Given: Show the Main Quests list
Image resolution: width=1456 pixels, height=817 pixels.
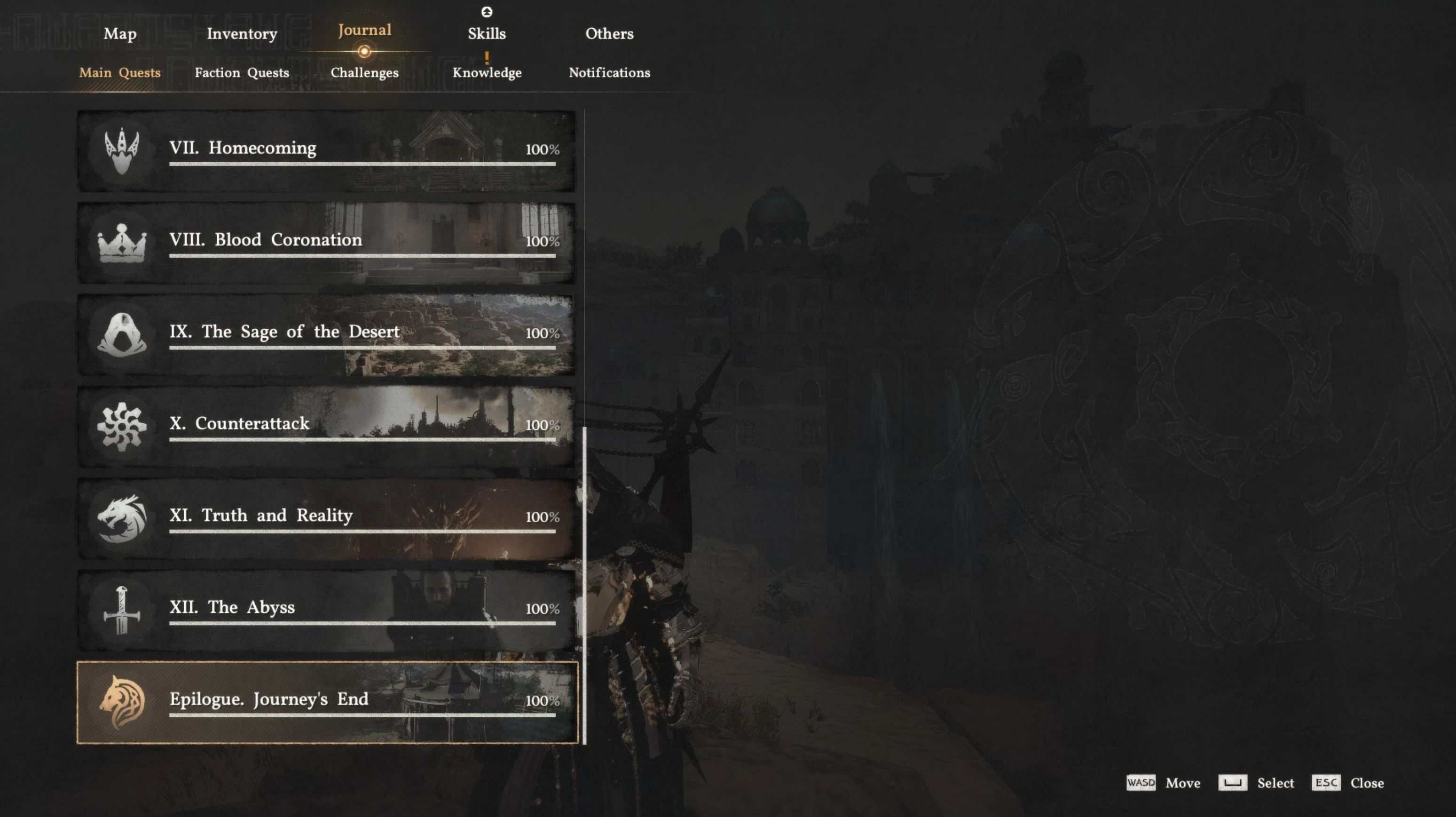Looking at the screenshot, I should 120,72.
